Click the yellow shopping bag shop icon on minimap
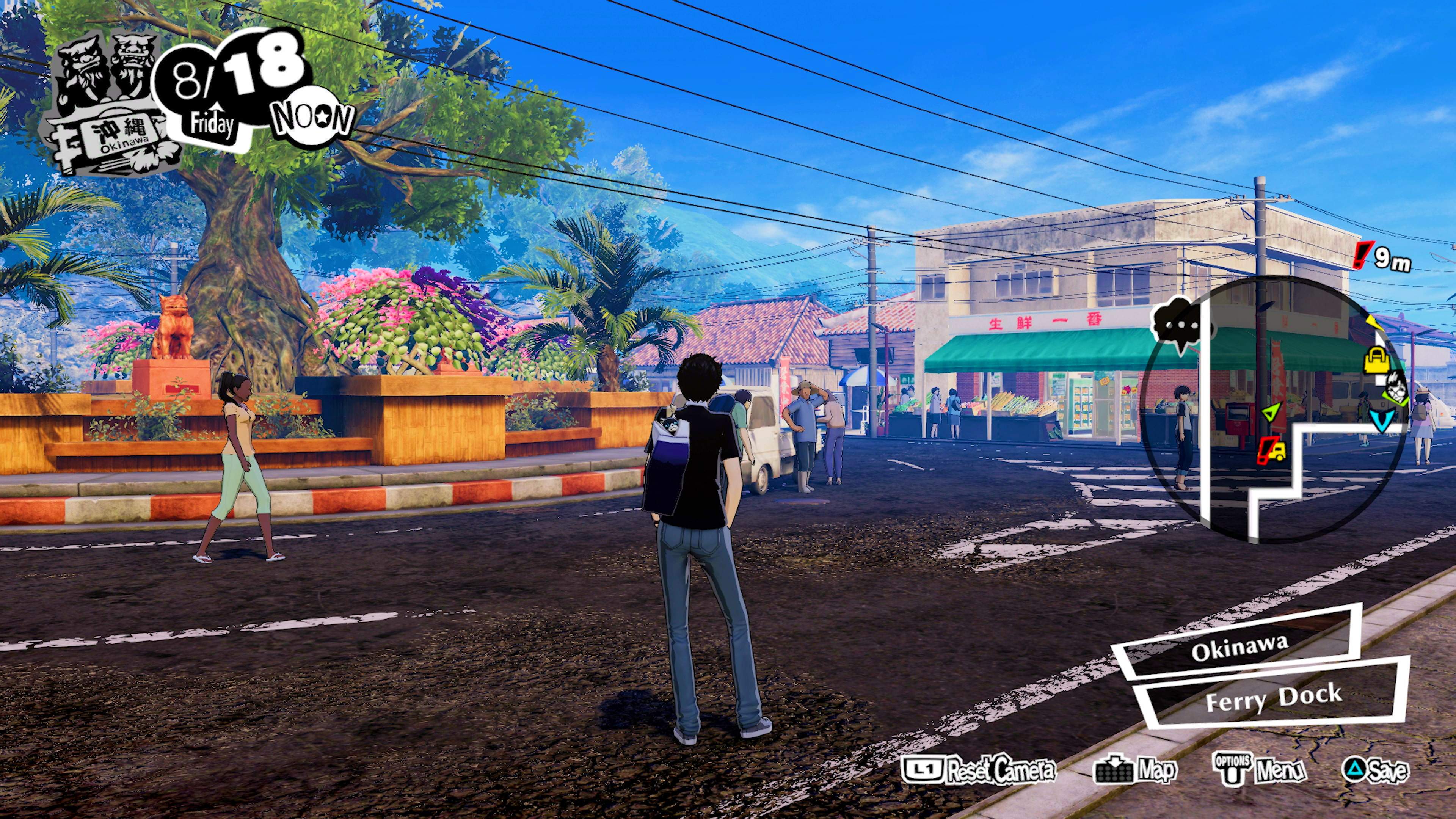This screenshot has width=1456, height=819. [1378, 362]
